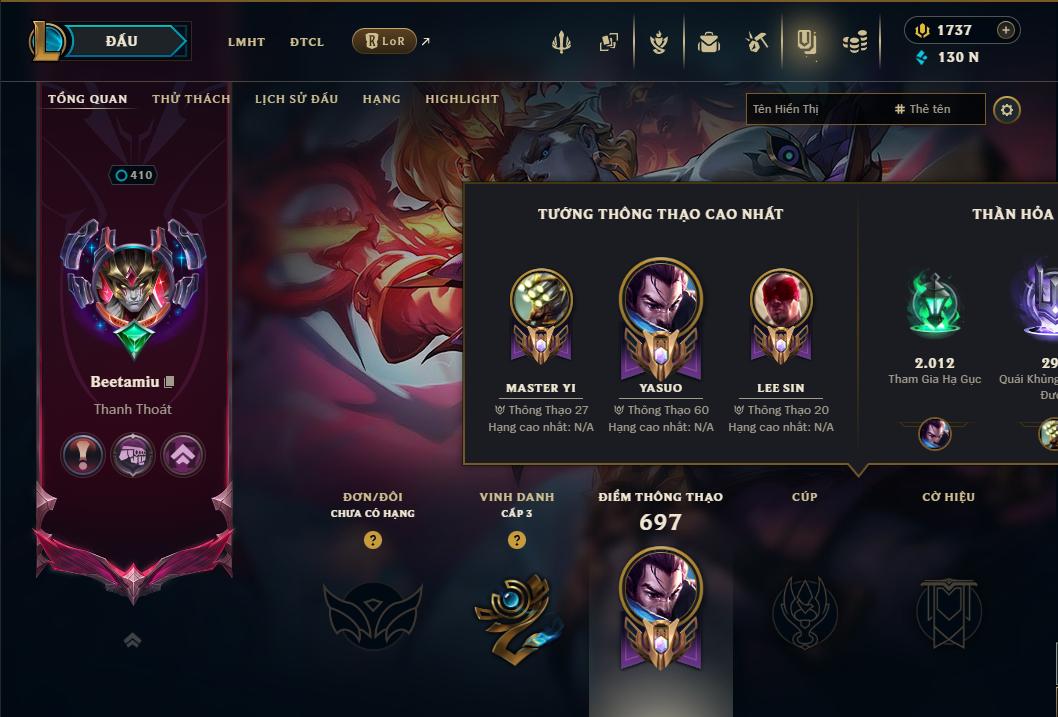1058x717 pixels.
Task: Launch the LoR link
Action: tap(385, 41)
